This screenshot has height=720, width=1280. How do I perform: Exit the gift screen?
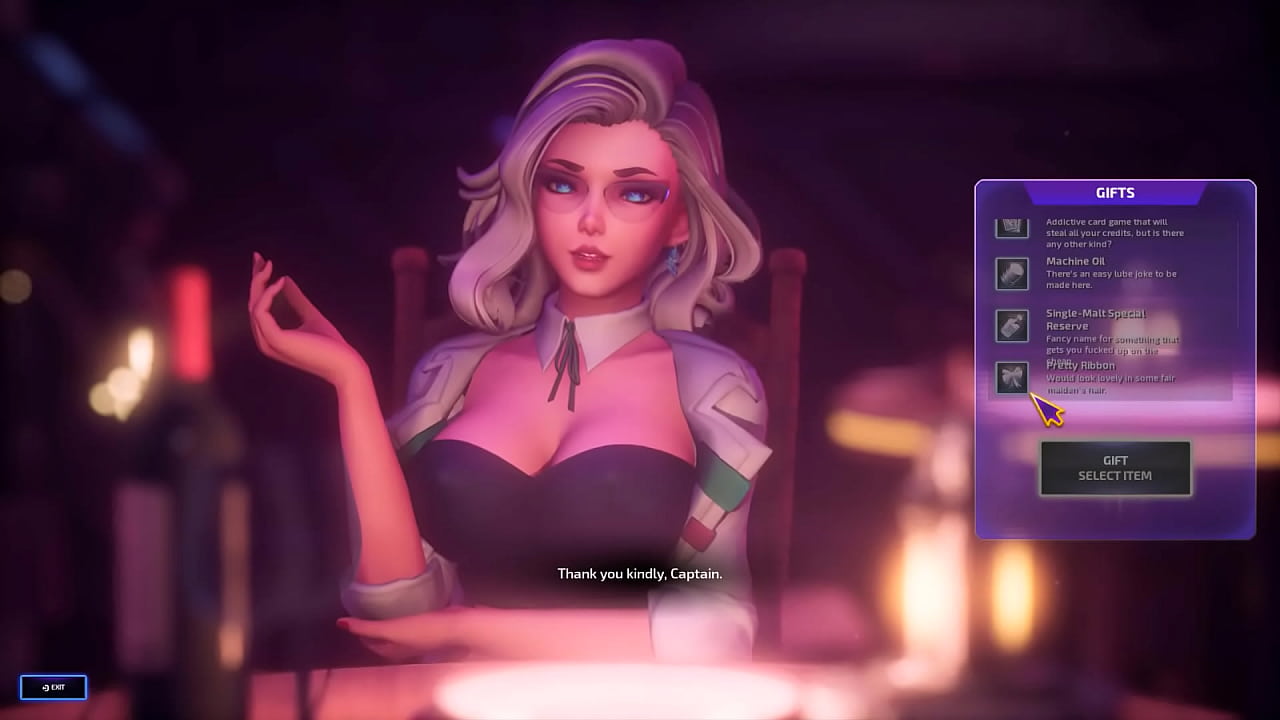54,687
